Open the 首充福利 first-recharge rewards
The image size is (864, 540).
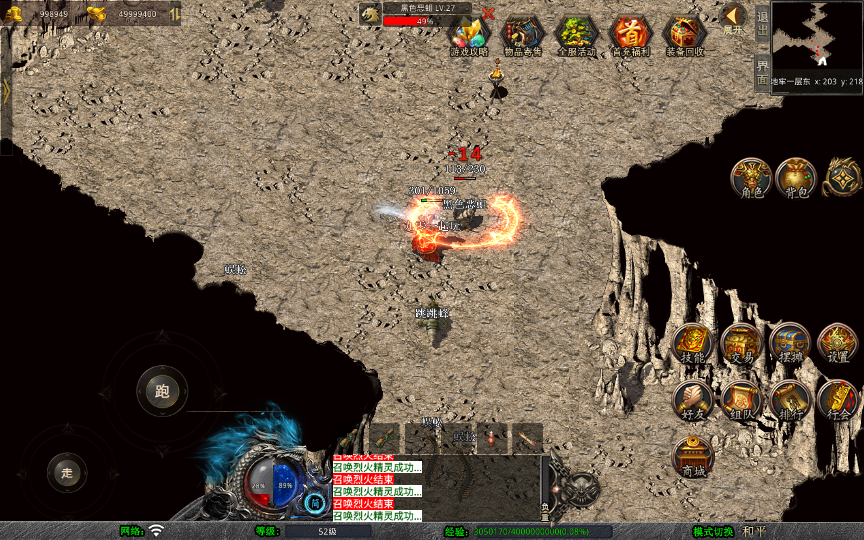point(631,36)
